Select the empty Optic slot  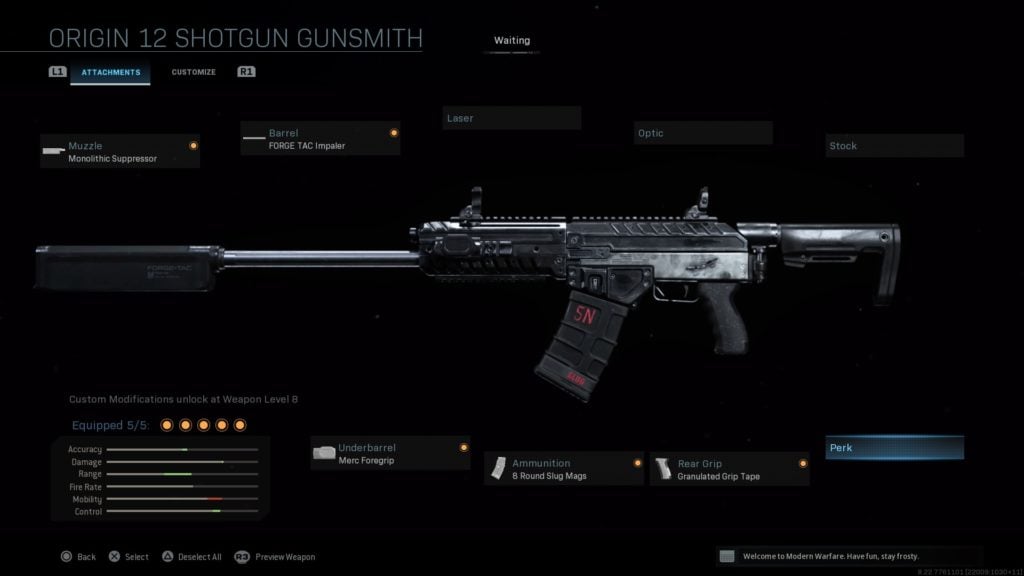702,133
